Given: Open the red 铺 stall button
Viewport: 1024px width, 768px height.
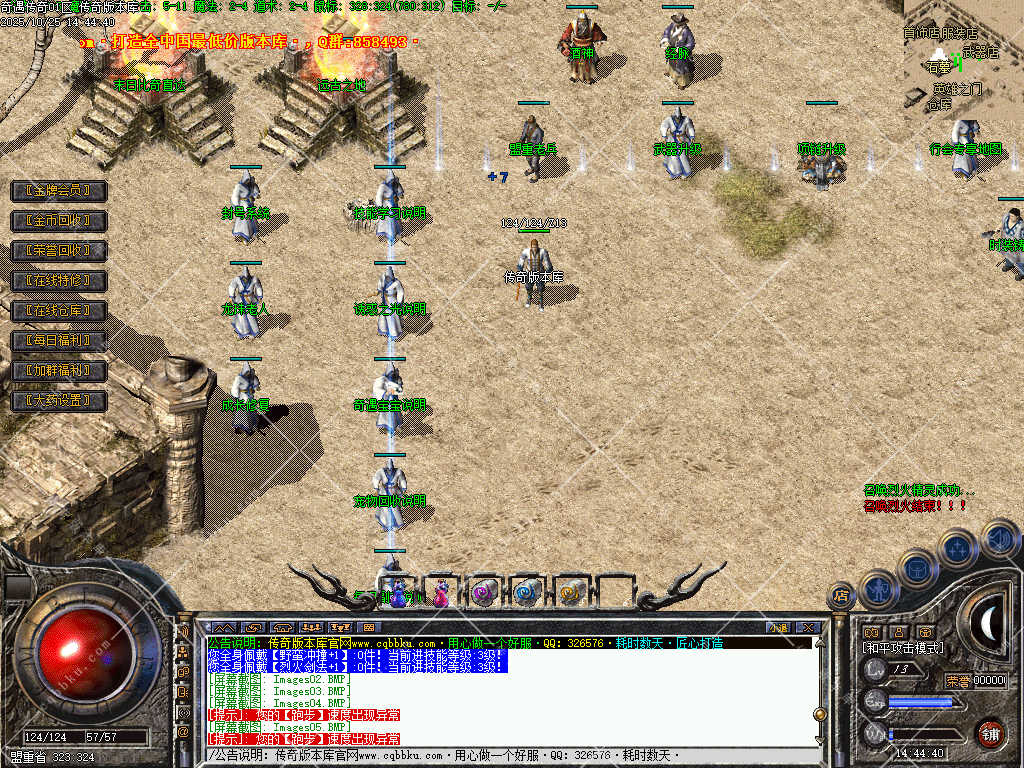Looking at the screenshot, I should (x=990, y=733).
